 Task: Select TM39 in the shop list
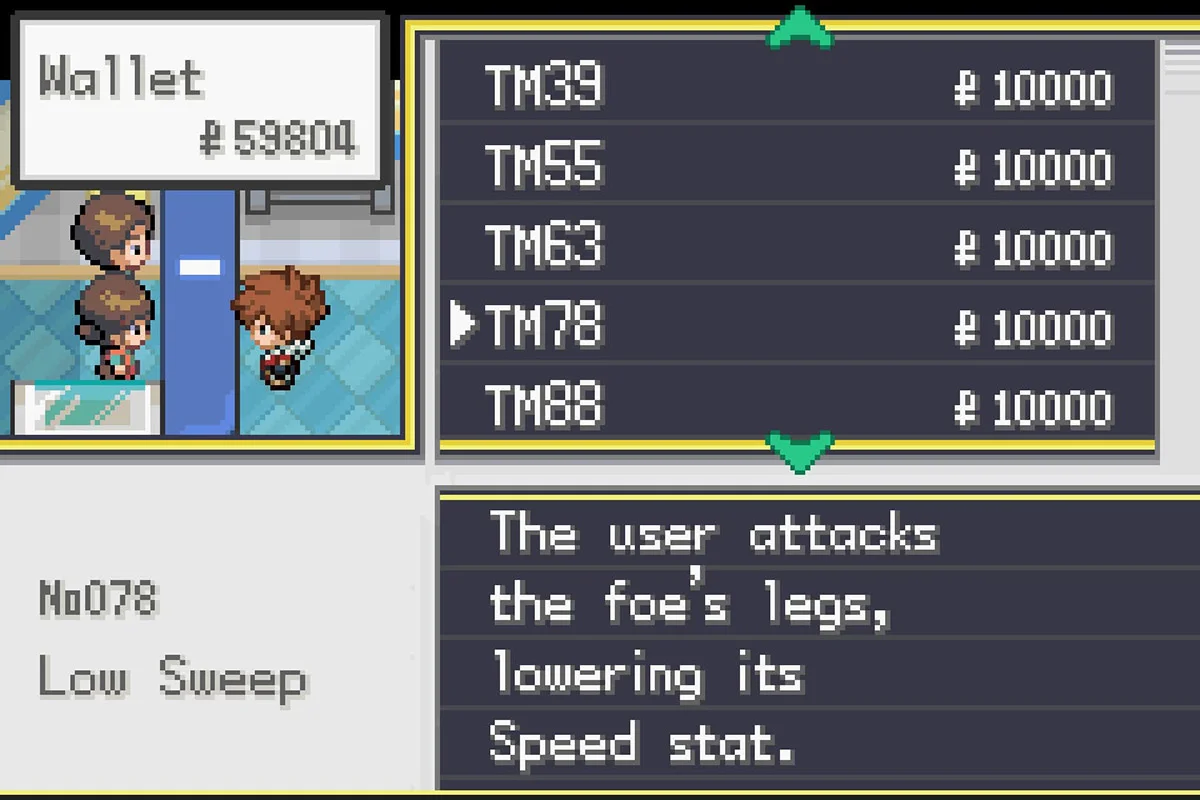point(545,86)
